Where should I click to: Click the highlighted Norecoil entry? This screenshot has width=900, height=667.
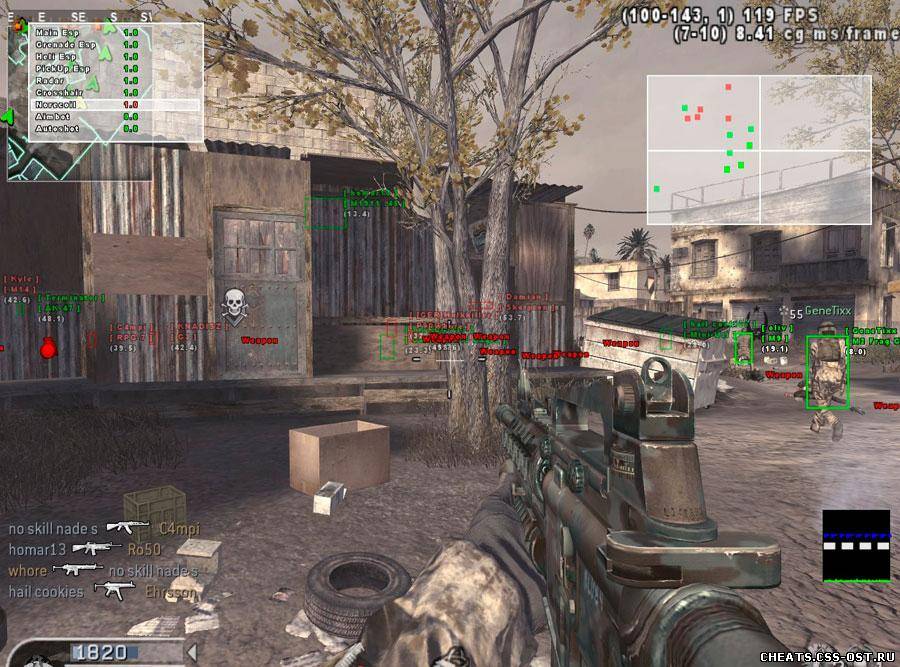click(58, 104)
